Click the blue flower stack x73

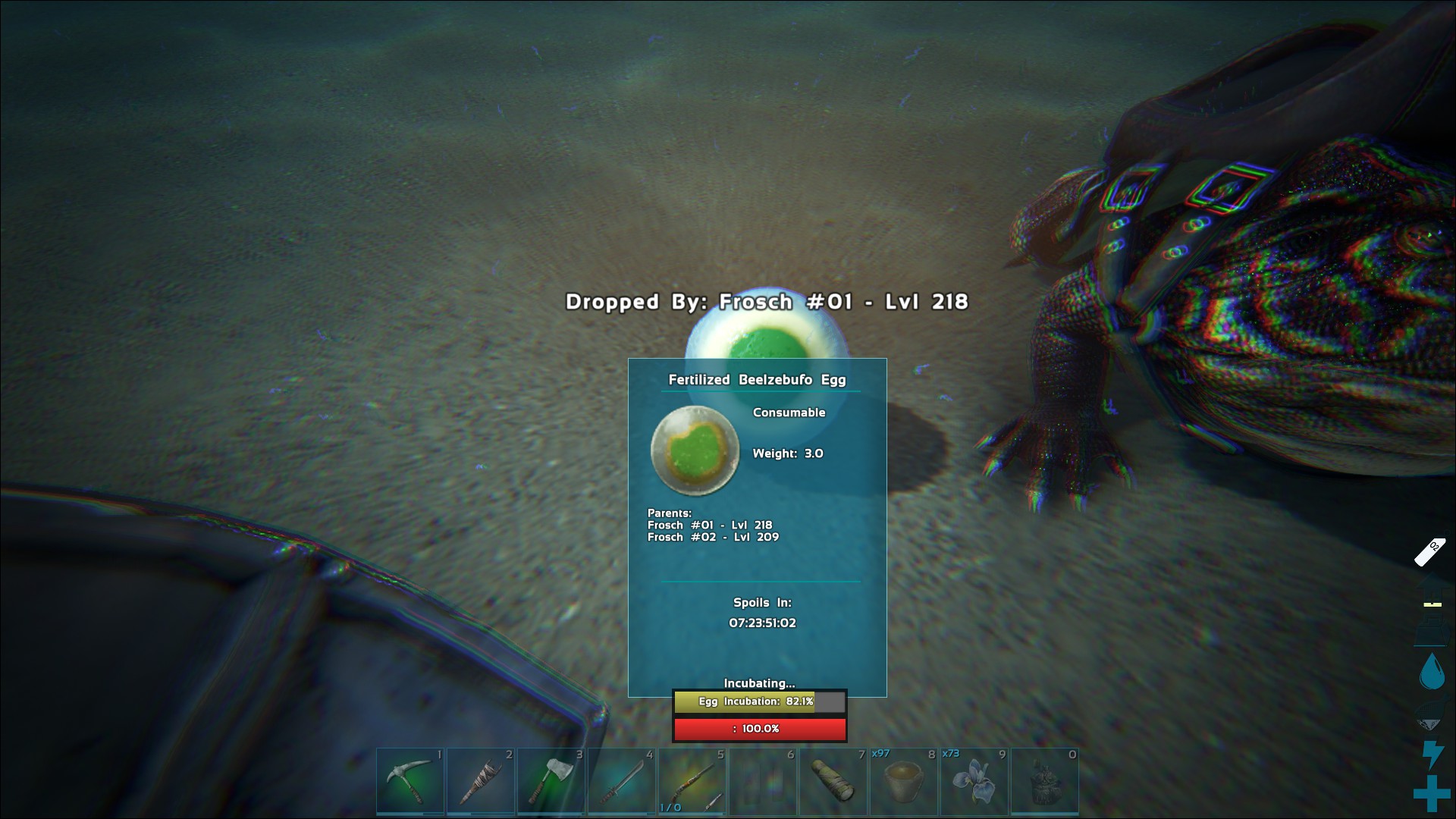(x=974, y=781)
